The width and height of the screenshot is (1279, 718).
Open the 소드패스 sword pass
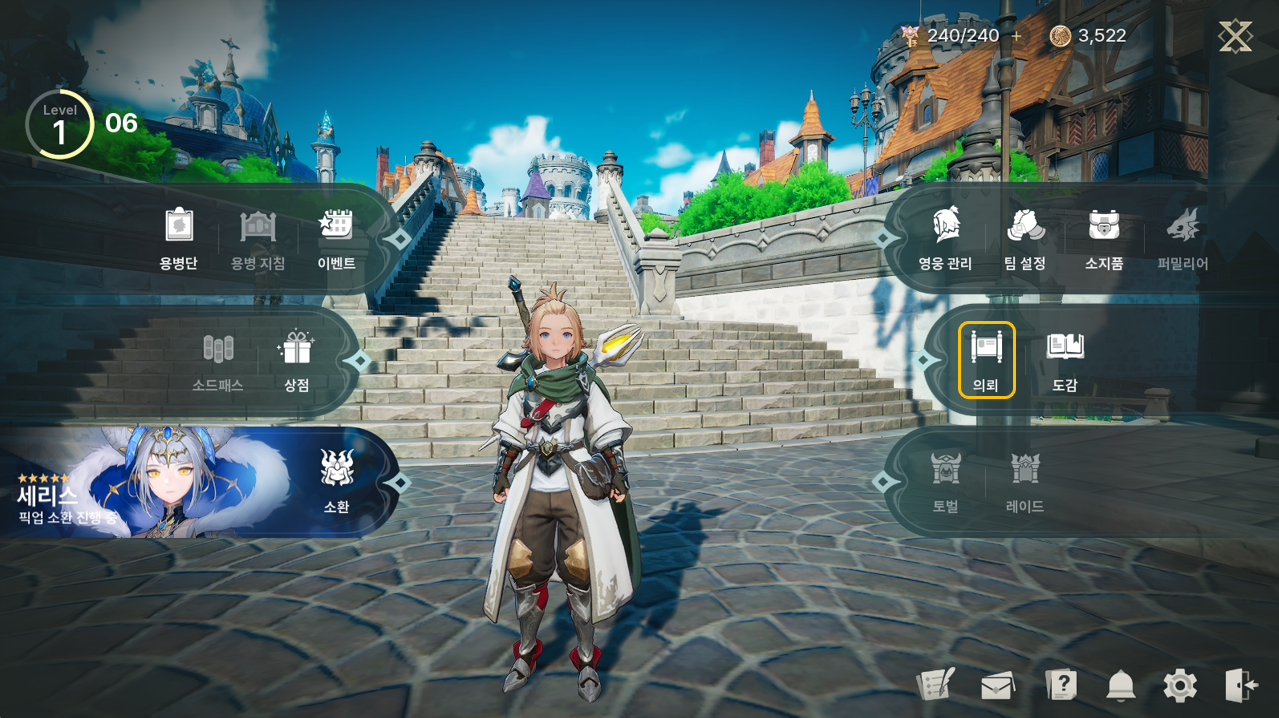pyautogui.click(x=218, y=361)
